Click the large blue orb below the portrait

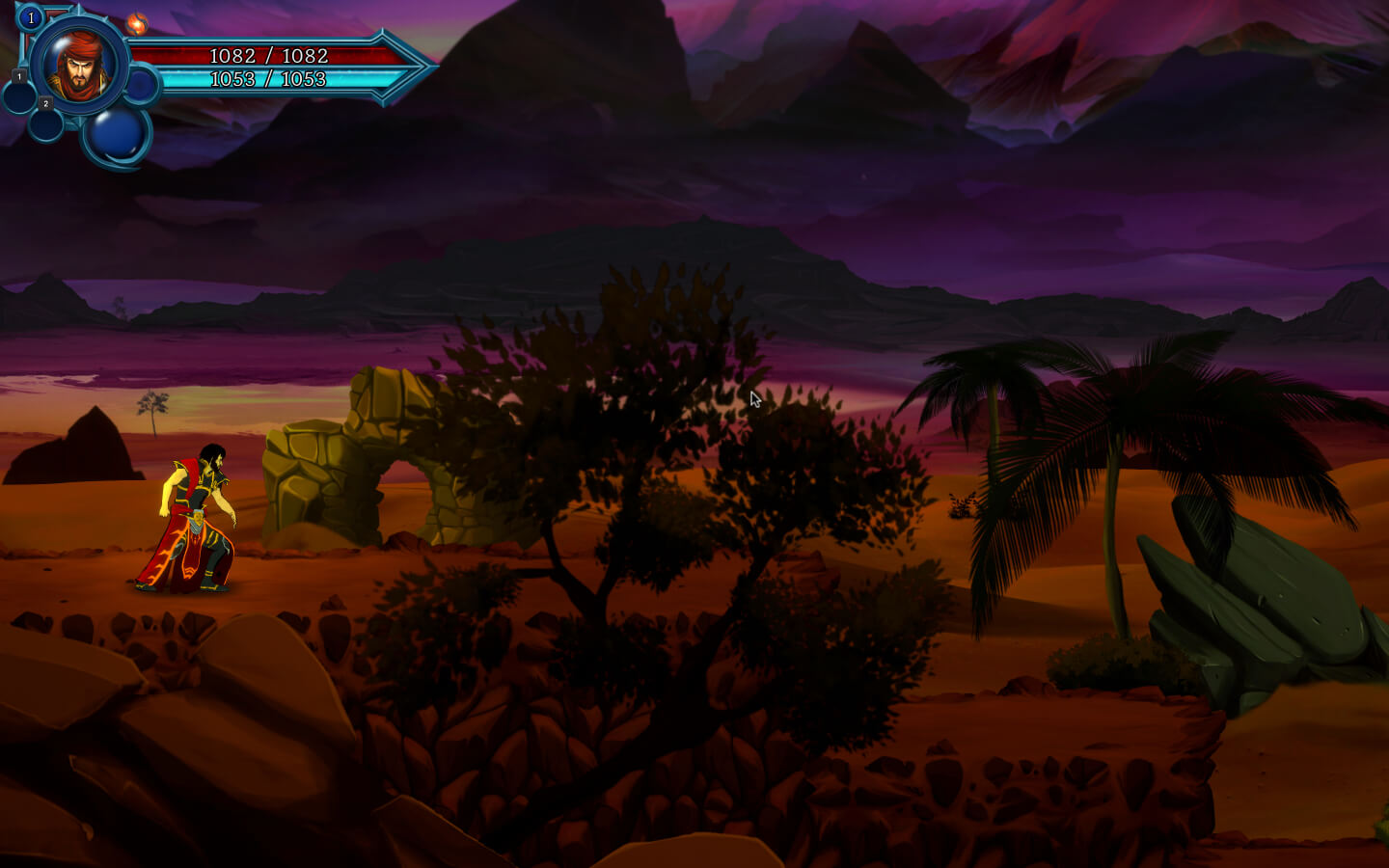117,135
